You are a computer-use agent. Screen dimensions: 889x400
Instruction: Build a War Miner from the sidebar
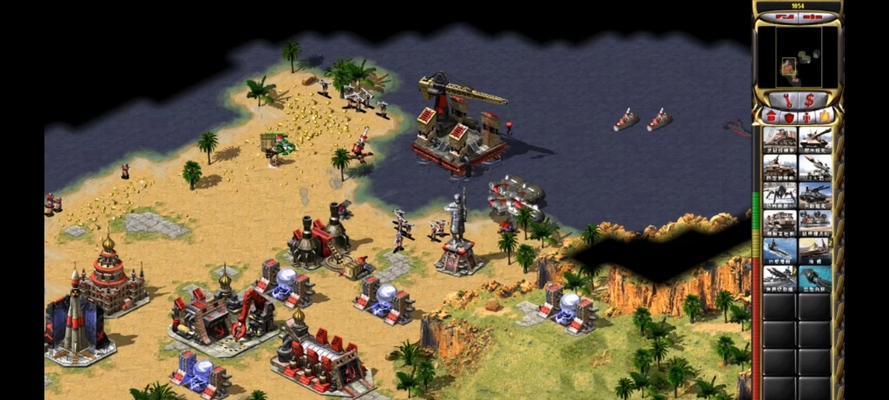(x=780, y=139)
